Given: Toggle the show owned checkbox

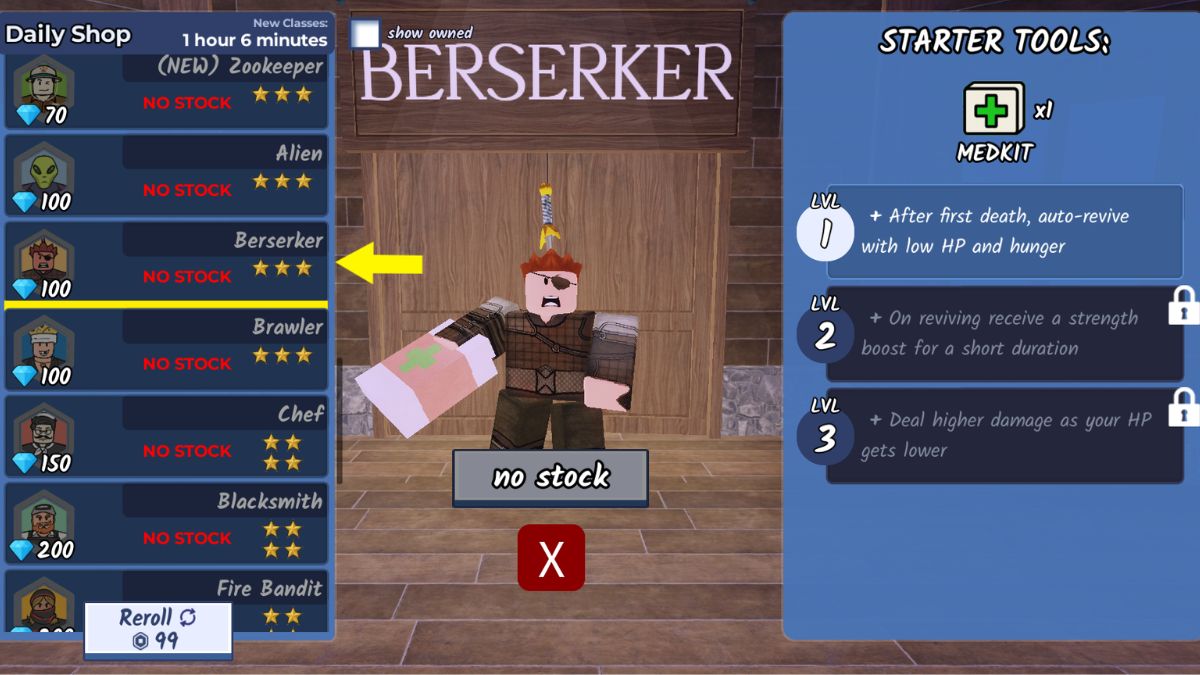Looking at the screenshot, I should click(x=366, y=34).
